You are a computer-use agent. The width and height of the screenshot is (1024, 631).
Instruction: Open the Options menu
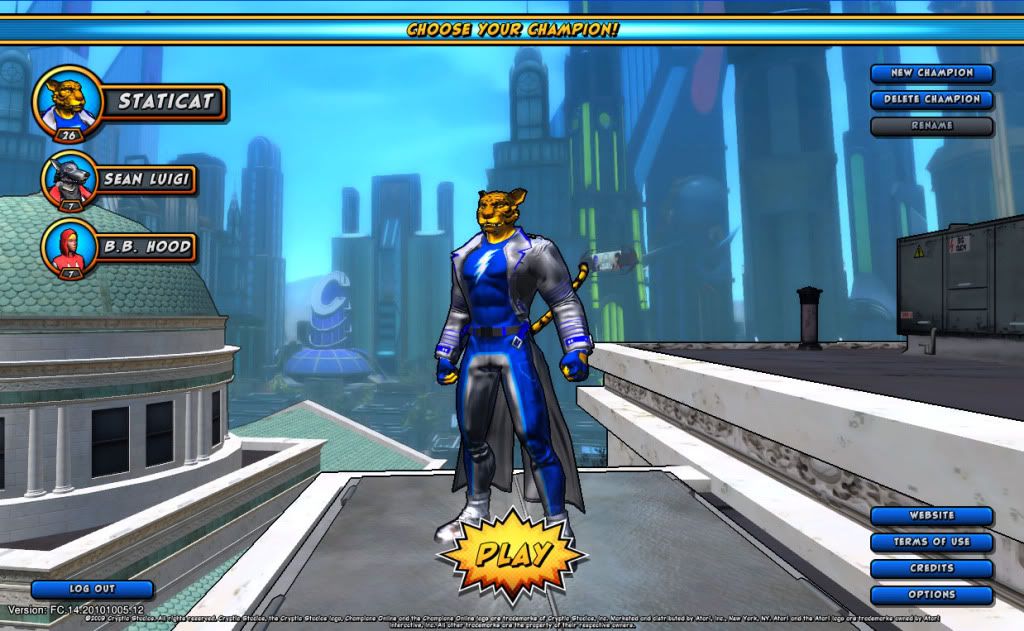tap(931, 594)
